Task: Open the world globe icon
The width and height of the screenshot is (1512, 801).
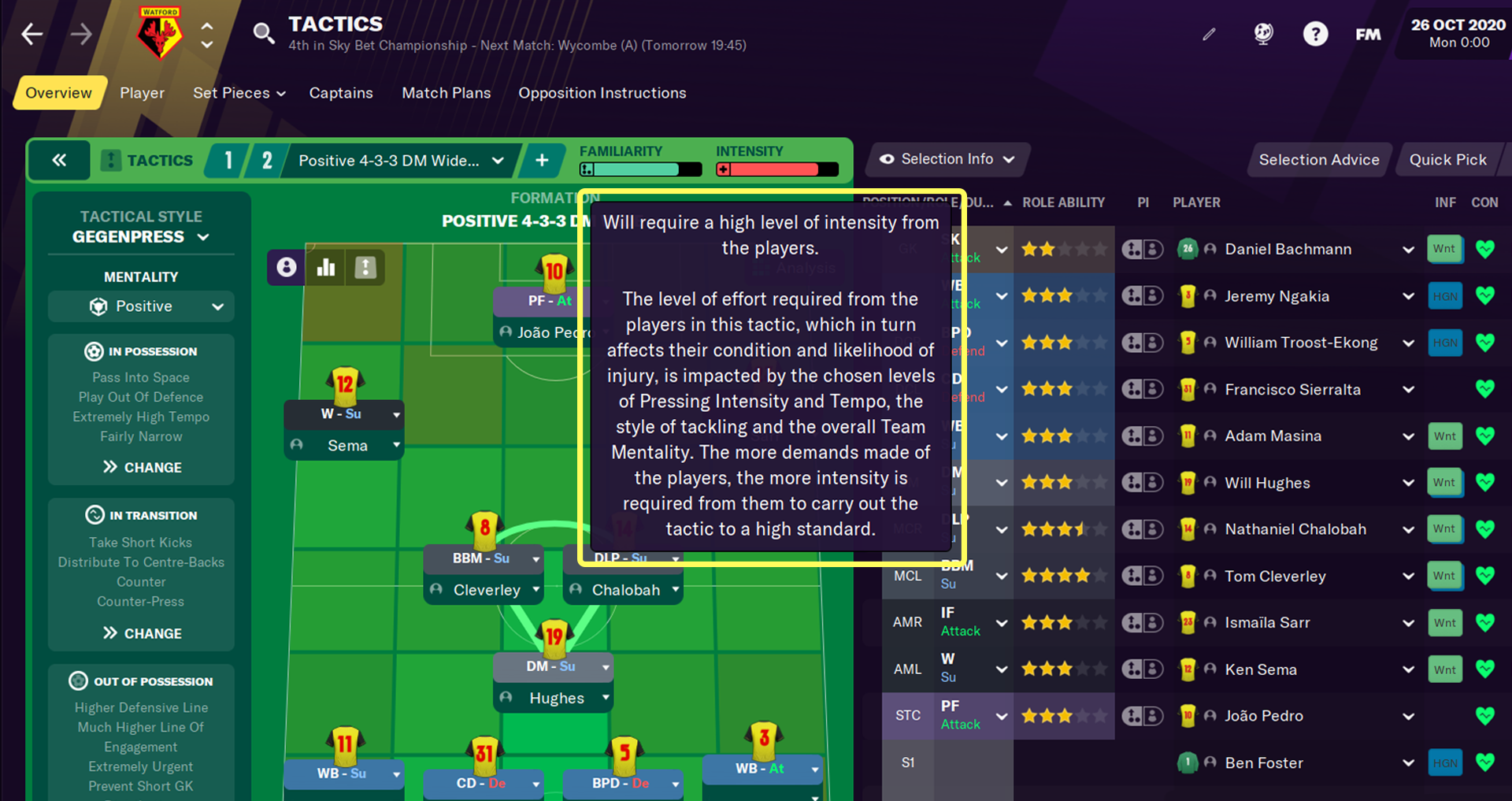Action: pos(1262,34)
